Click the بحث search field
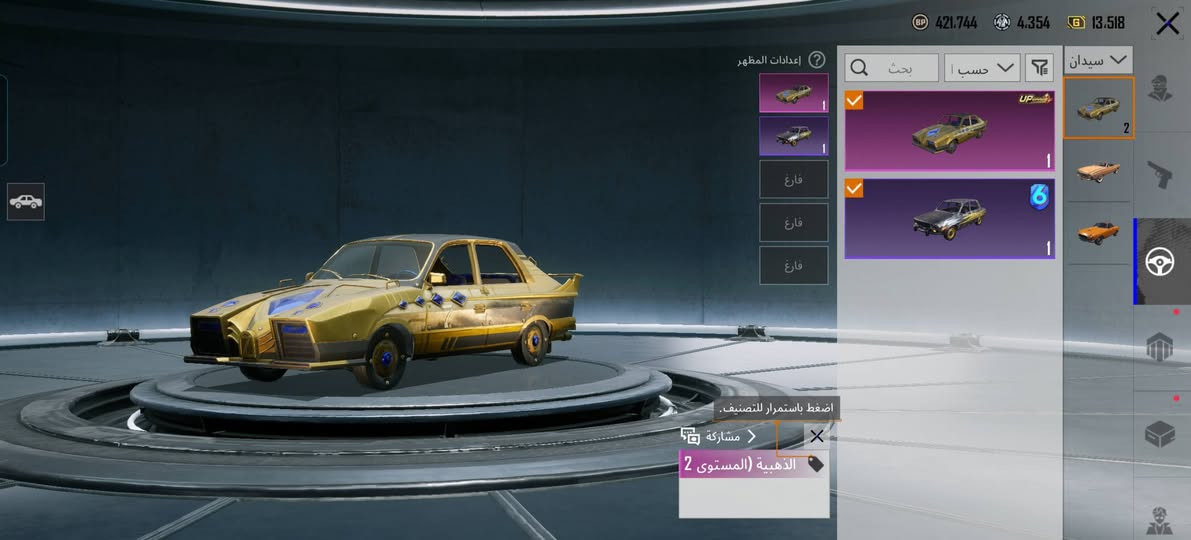This screenshot has width=1191, height=540. [x=891, y=68]
